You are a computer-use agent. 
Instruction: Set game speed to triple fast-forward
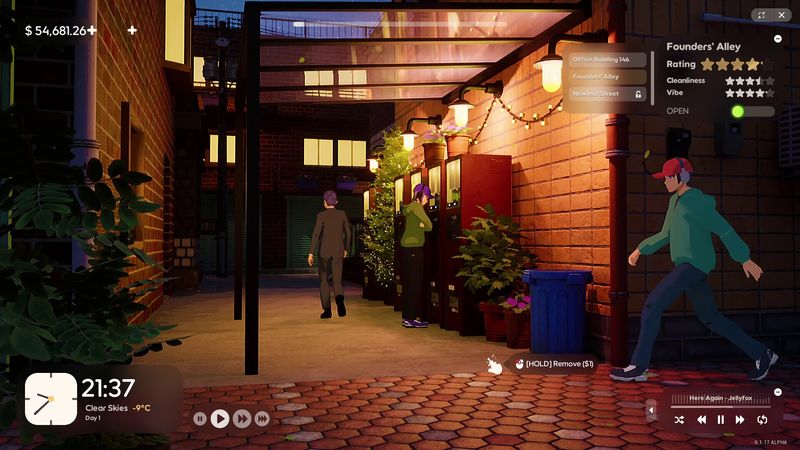click(x=262, y=419)
